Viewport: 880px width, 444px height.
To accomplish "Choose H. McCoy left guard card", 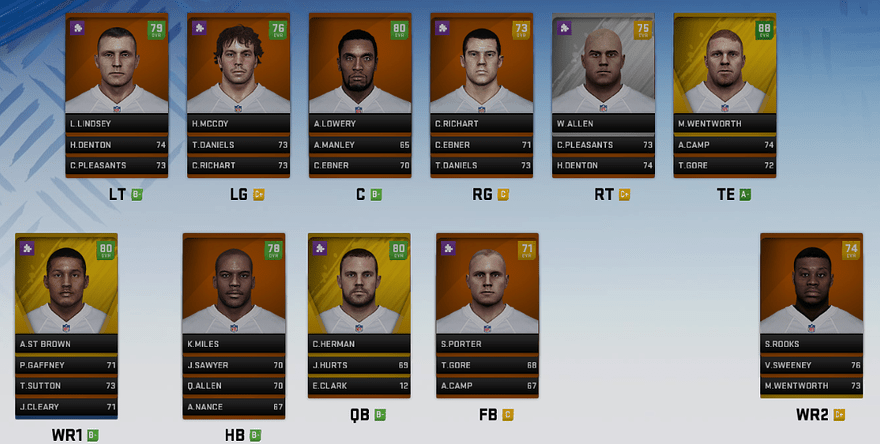I will tap(238, 72).
